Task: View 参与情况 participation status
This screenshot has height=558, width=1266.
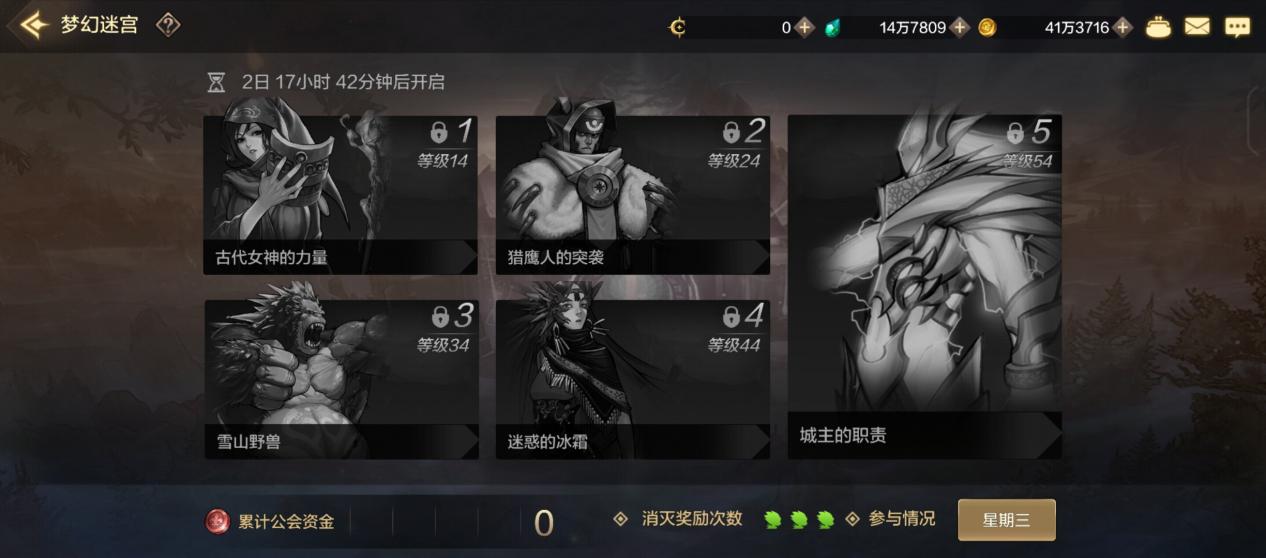Action: pos(901,519)
